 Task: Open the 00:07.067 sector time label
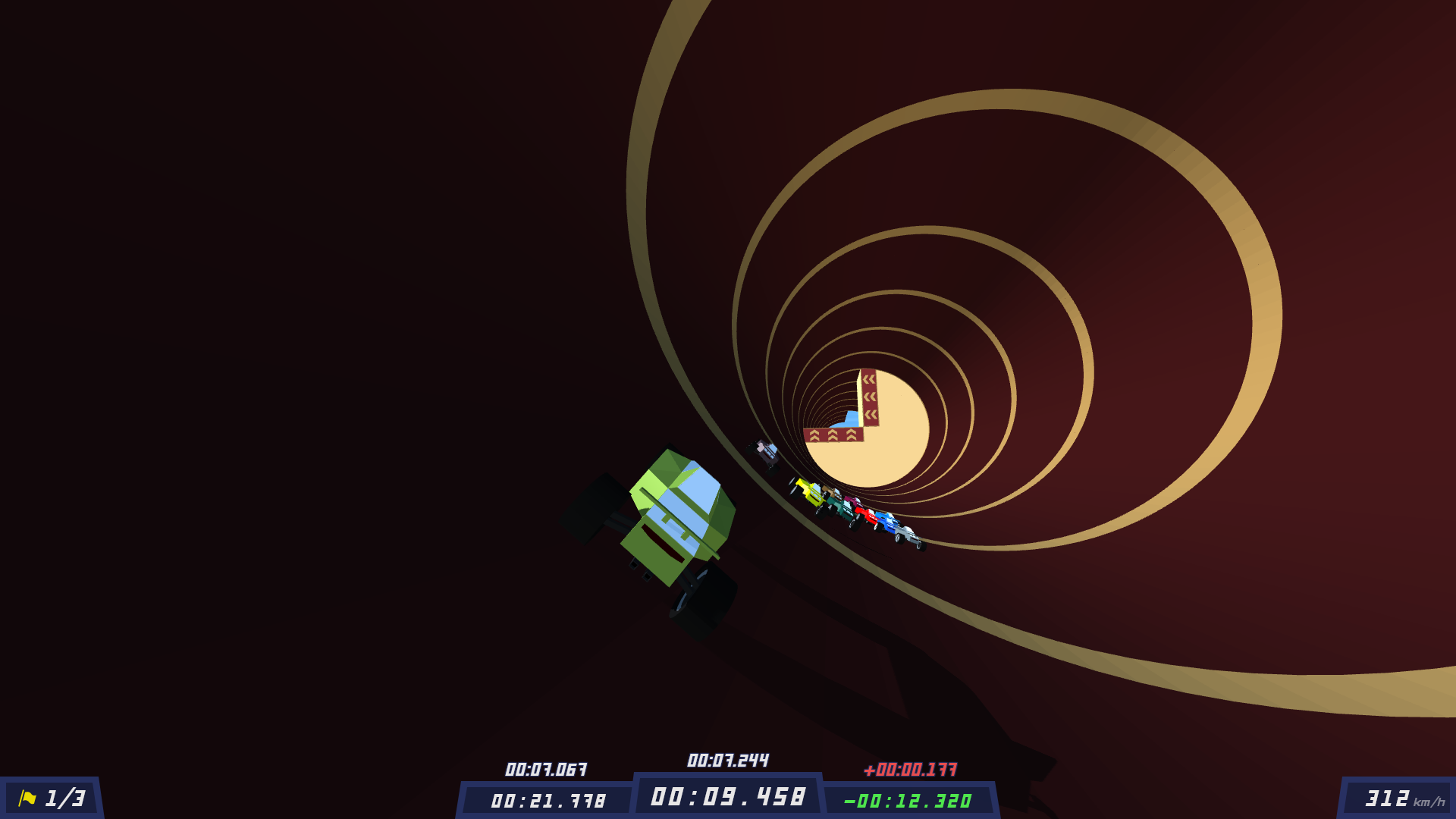pos(546,768)
